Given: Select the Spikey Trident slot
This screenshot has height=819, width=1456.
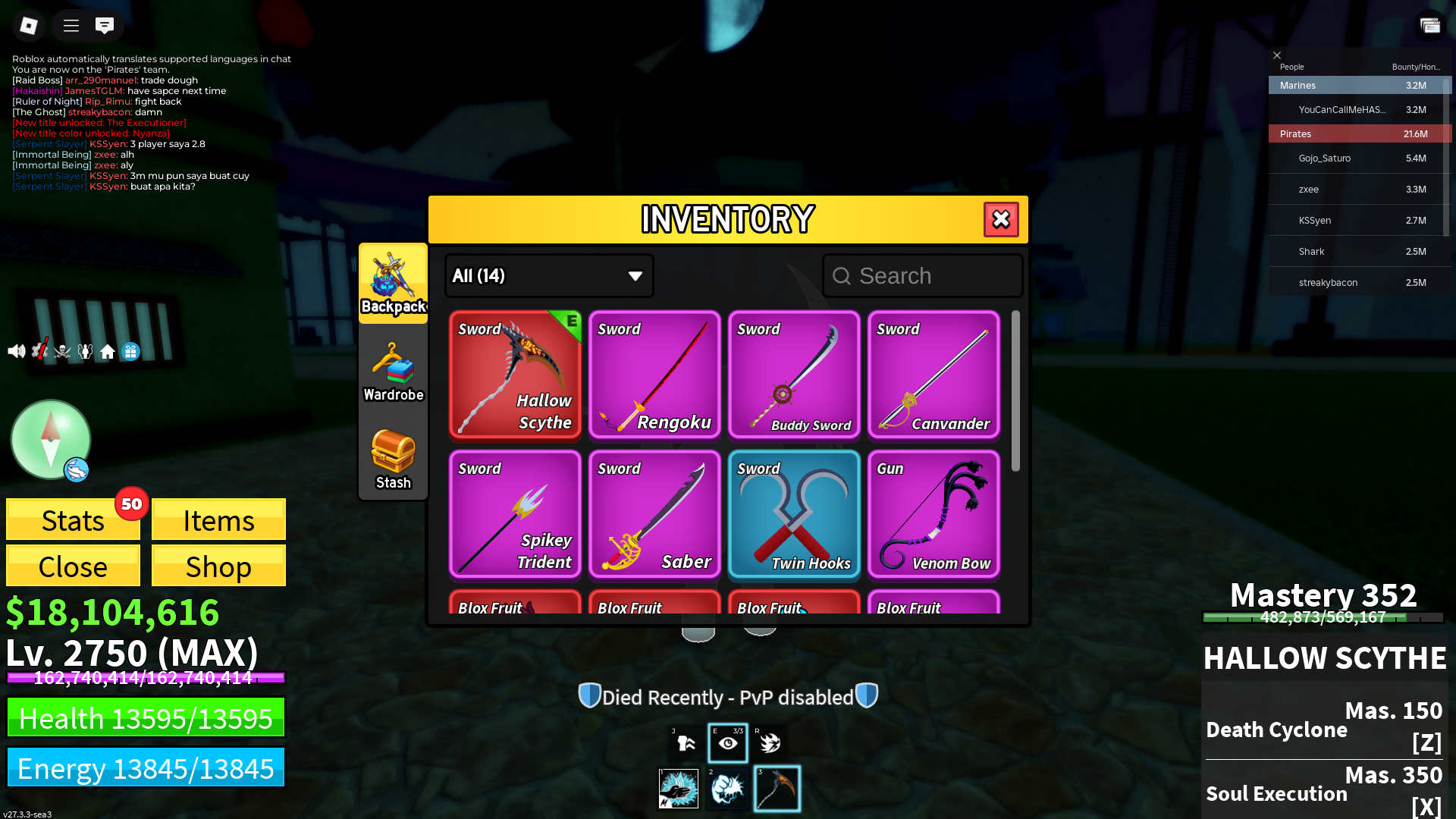Looking at the screenshot, I should click(x=515, y=514).
